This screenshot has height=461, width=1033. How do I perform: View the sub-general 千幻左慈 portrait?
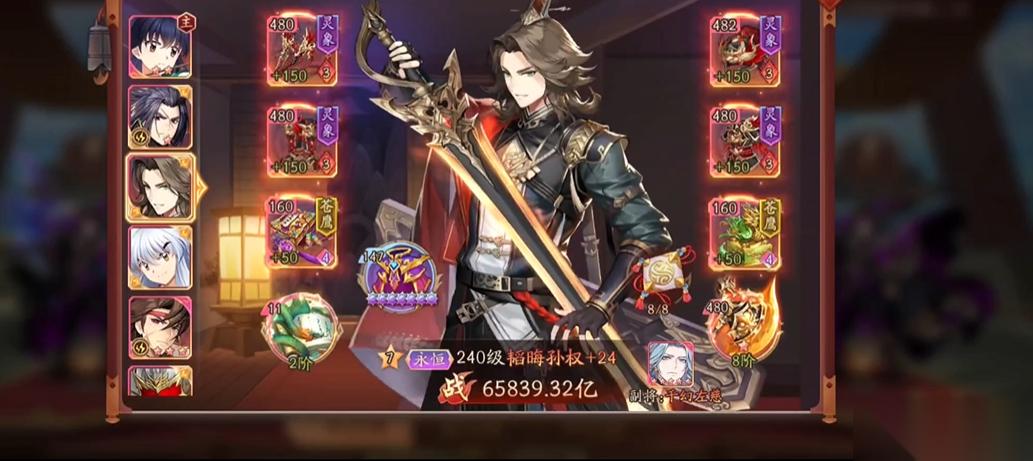point(671,365)
